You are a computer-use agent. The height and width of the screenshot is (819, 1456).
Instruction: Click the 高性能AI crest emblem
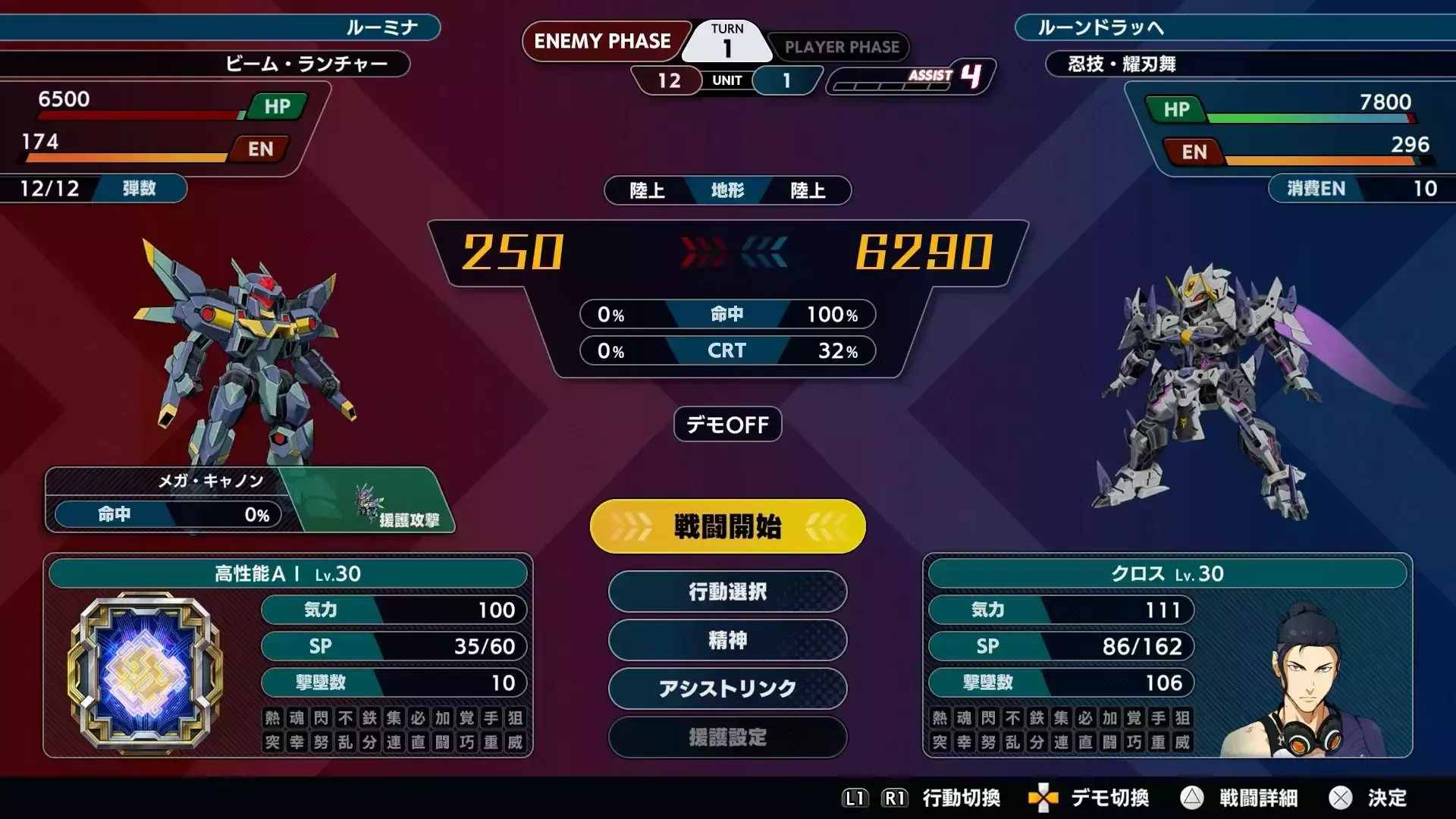click(144, 667)
